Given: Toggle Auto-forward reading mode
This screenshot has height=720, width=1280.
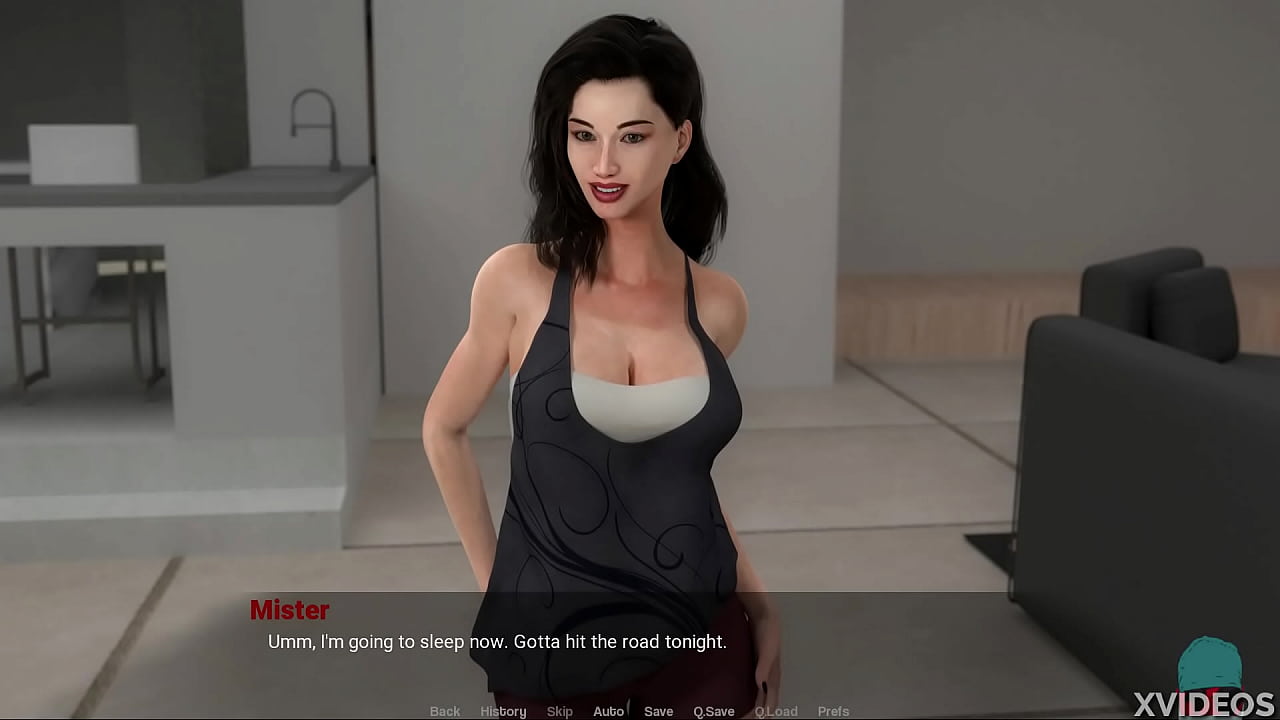Looking at the screenshot, I should [x=608, y=711].
